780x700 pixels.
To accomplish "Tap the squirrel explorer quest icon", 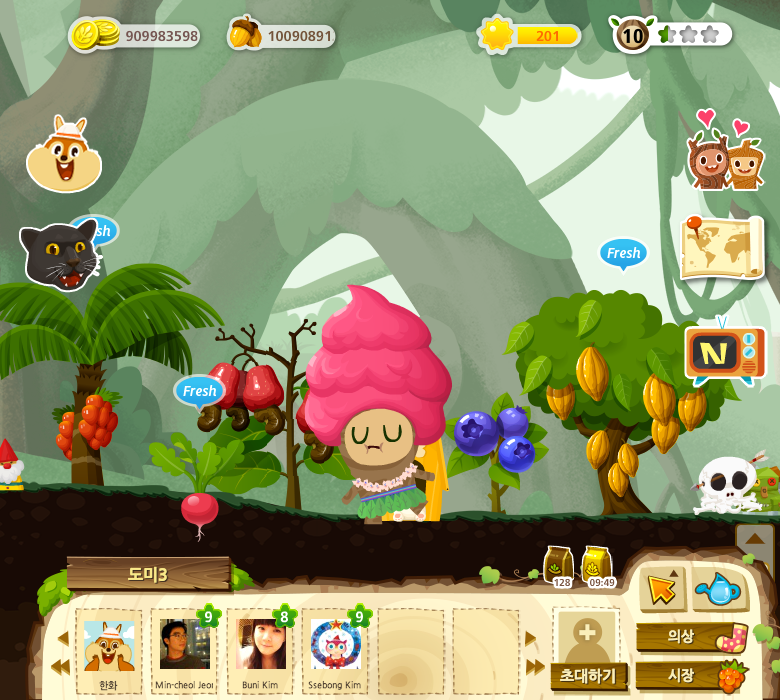I will (64, 155).
